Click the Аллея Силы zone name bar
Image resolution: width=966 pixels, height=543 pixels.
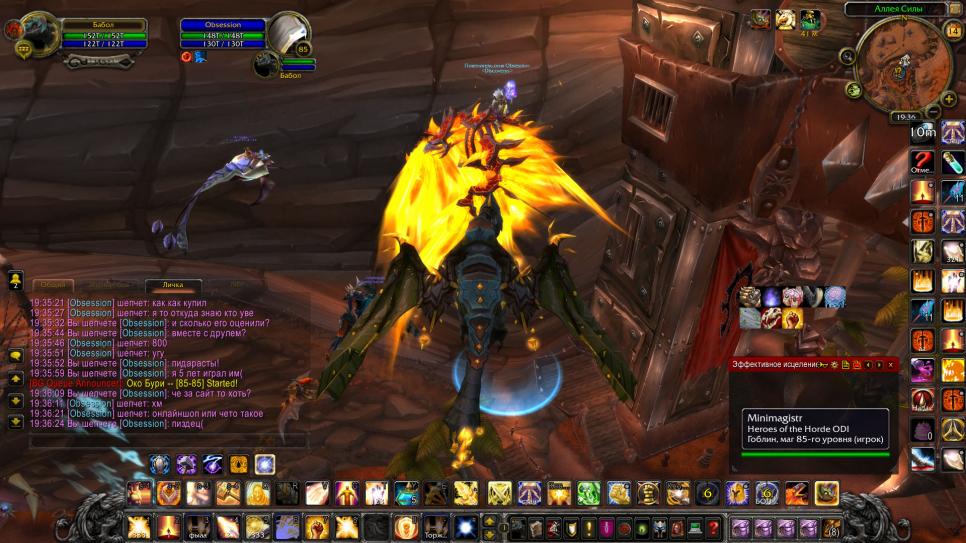[896, 8]
